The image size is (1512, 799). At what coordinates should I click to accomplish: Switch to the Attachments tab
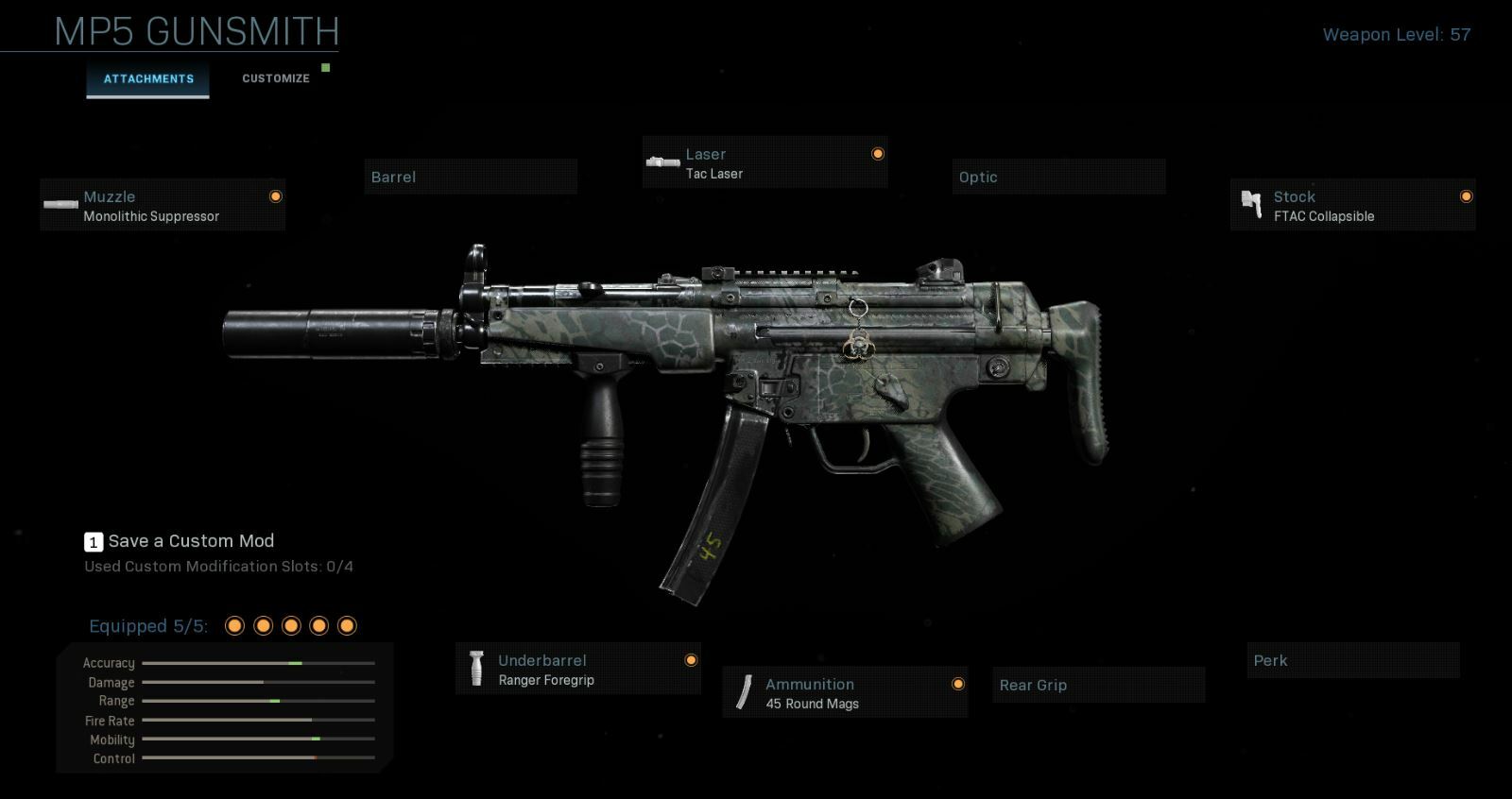(x=148, y=79)
